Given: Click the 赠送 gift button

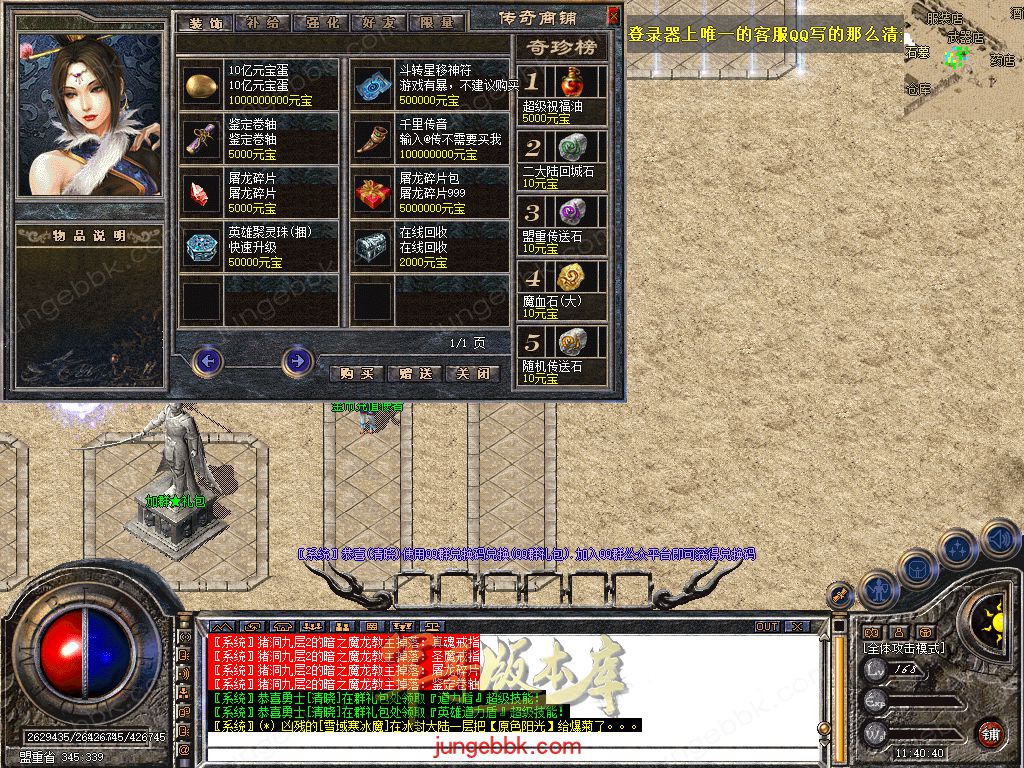Looking at the screenshot, I should click(x=414, y=373).
